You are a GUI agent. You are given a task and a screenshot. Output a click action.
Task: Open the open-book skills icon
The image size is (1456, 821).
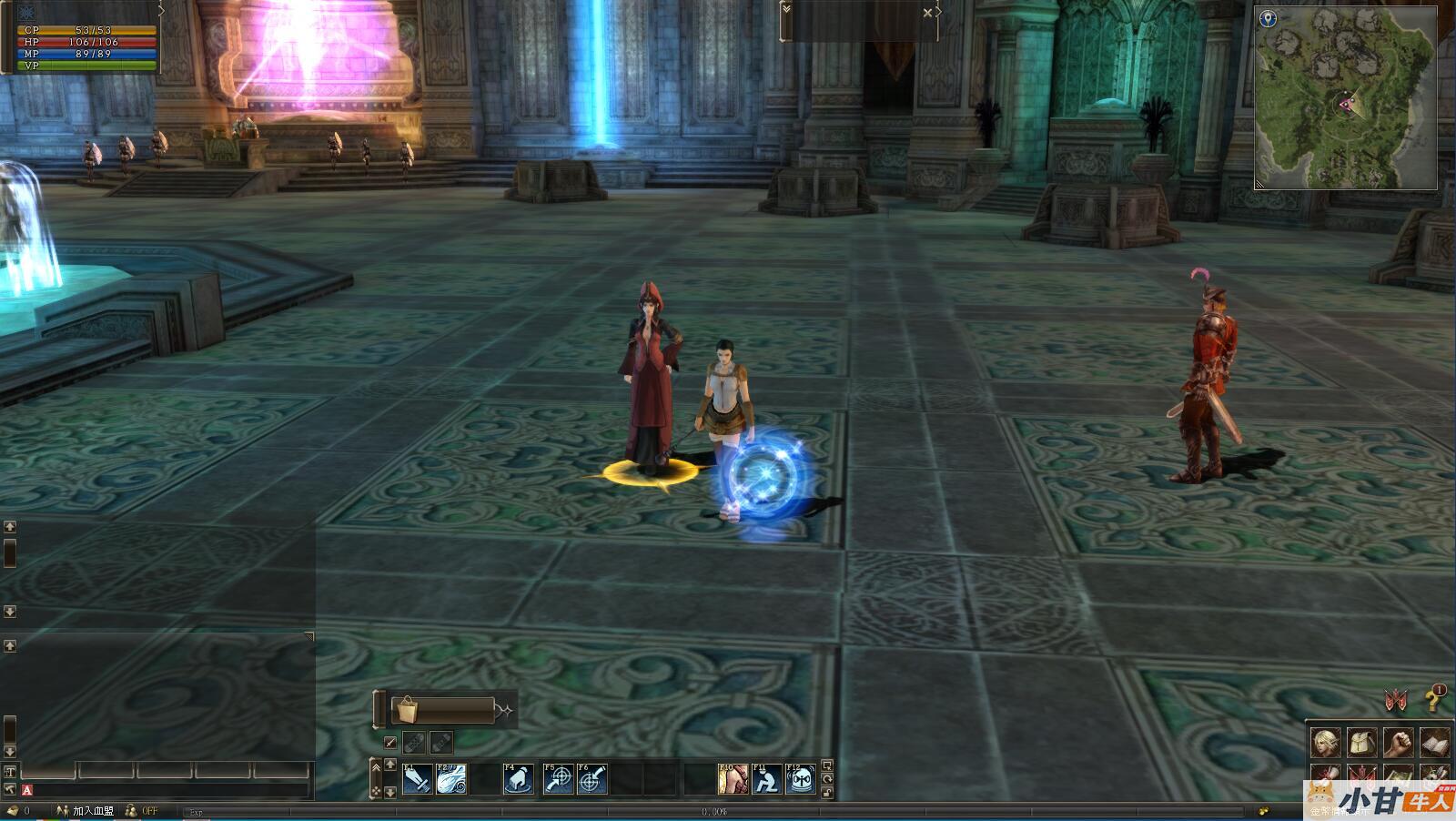click(x=1434, y=743)
